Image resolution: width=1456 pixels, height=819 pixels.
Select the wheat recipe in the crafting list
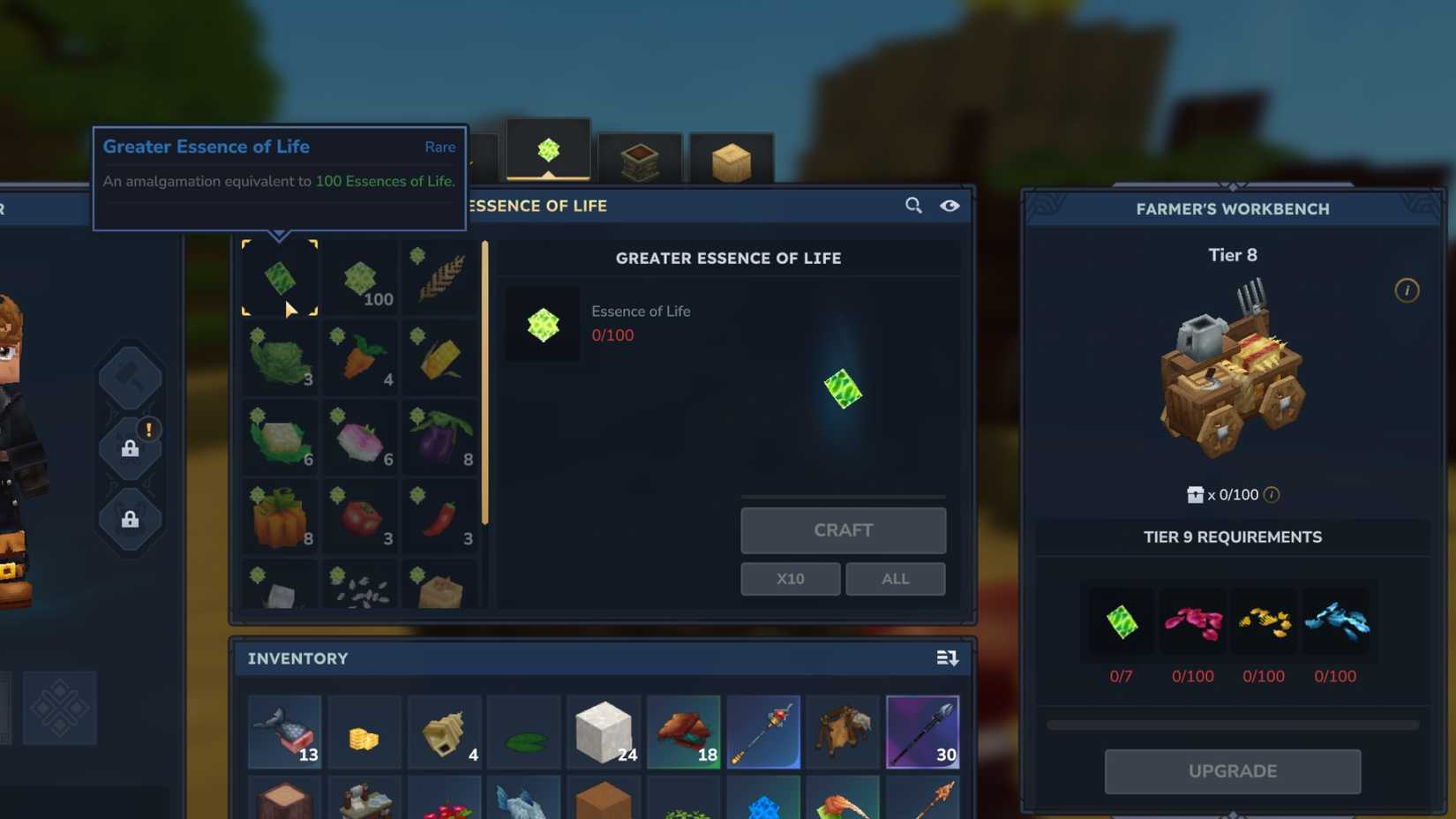pos(439,277)
